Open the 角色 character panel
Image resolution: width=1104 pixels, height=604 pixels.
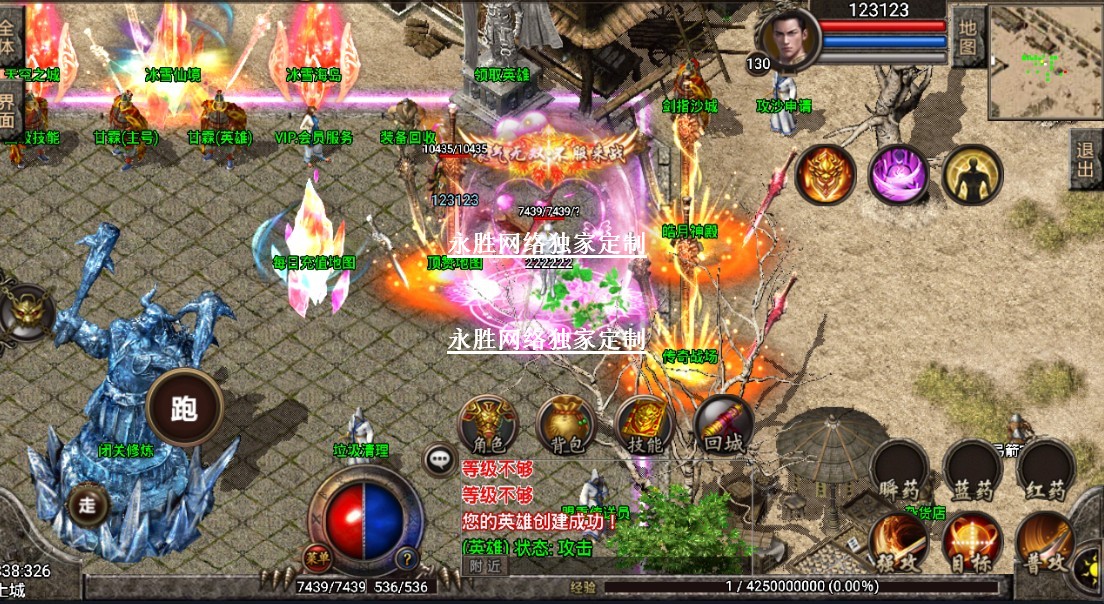click(487, 426)
